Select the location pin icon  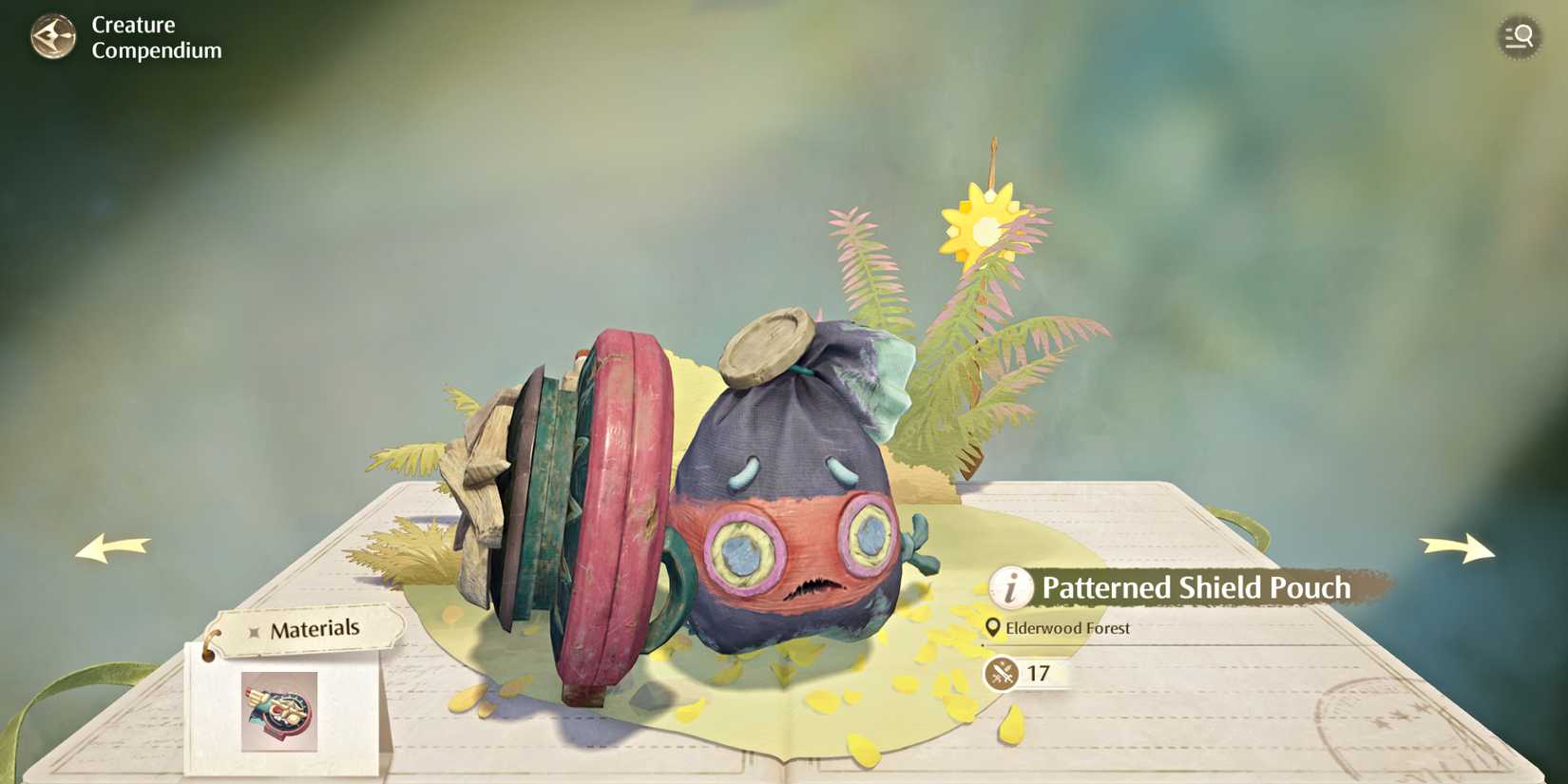[x=992, y=627]
